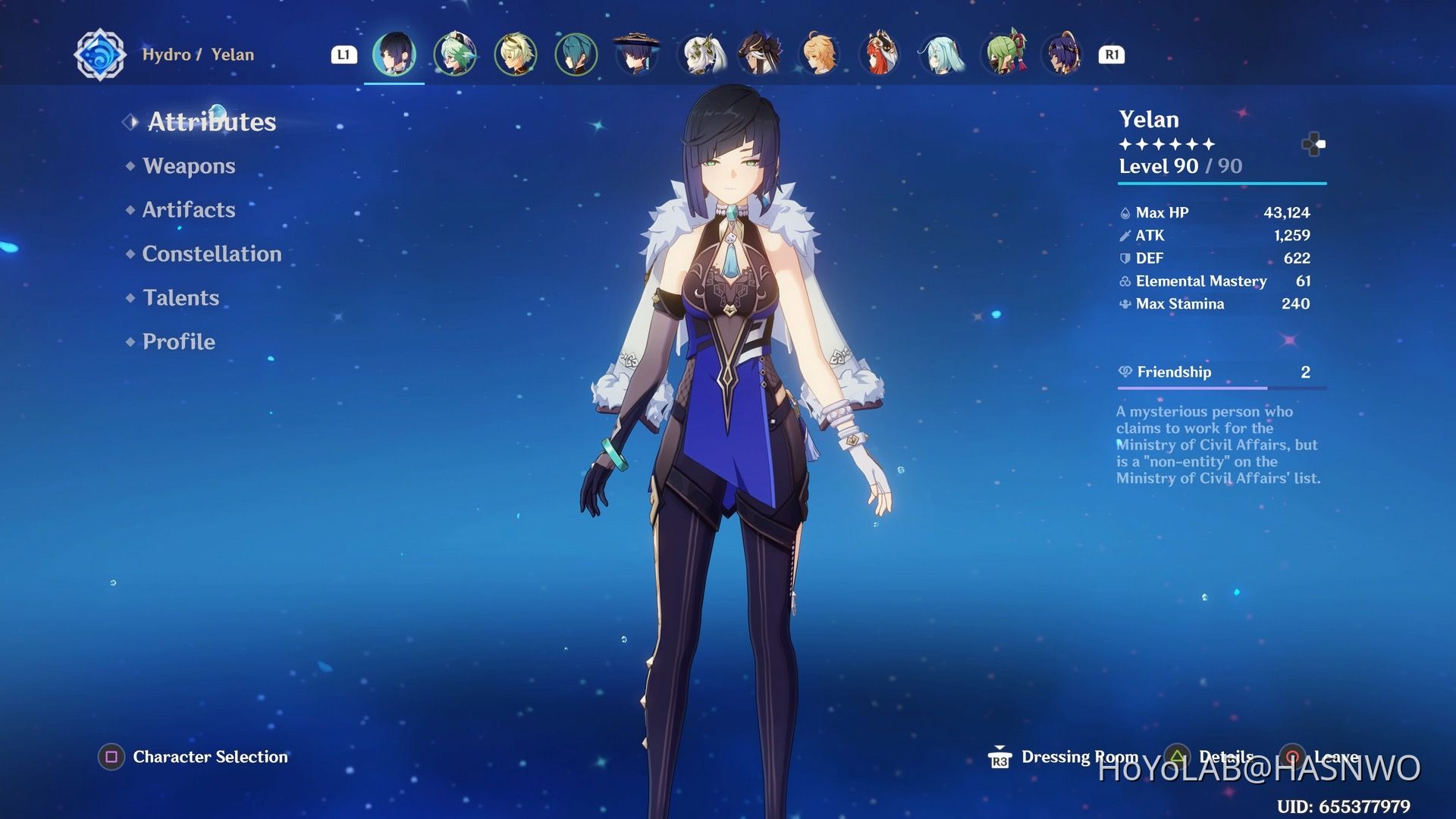This screenshot has width=1456, height=819.
Task: Choose Candace's dark-purple-haired portrait
Action: pos(1063,54)
